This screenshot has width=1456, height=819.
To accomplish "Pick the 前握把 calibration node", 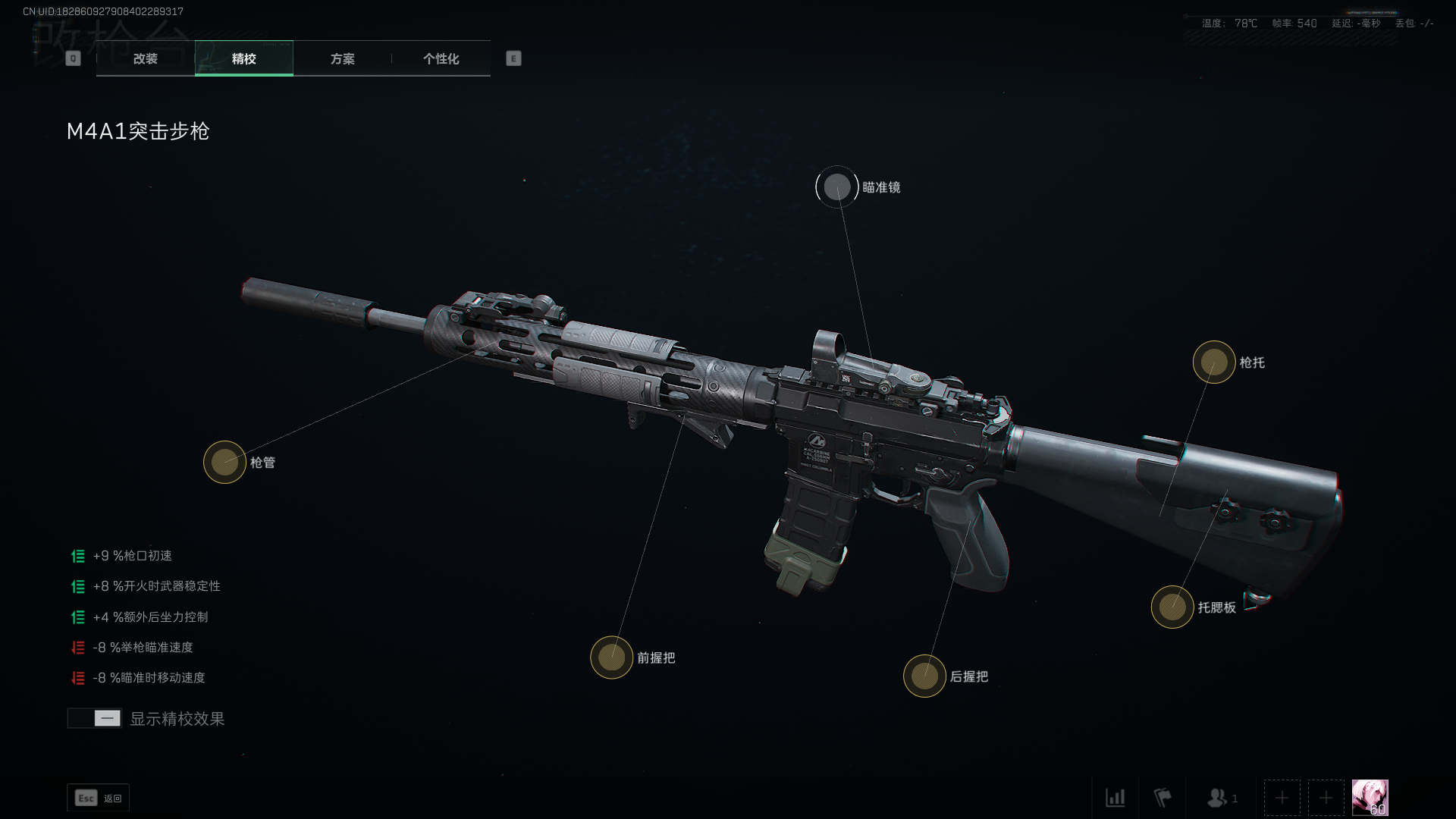I will tap(611, 657).
